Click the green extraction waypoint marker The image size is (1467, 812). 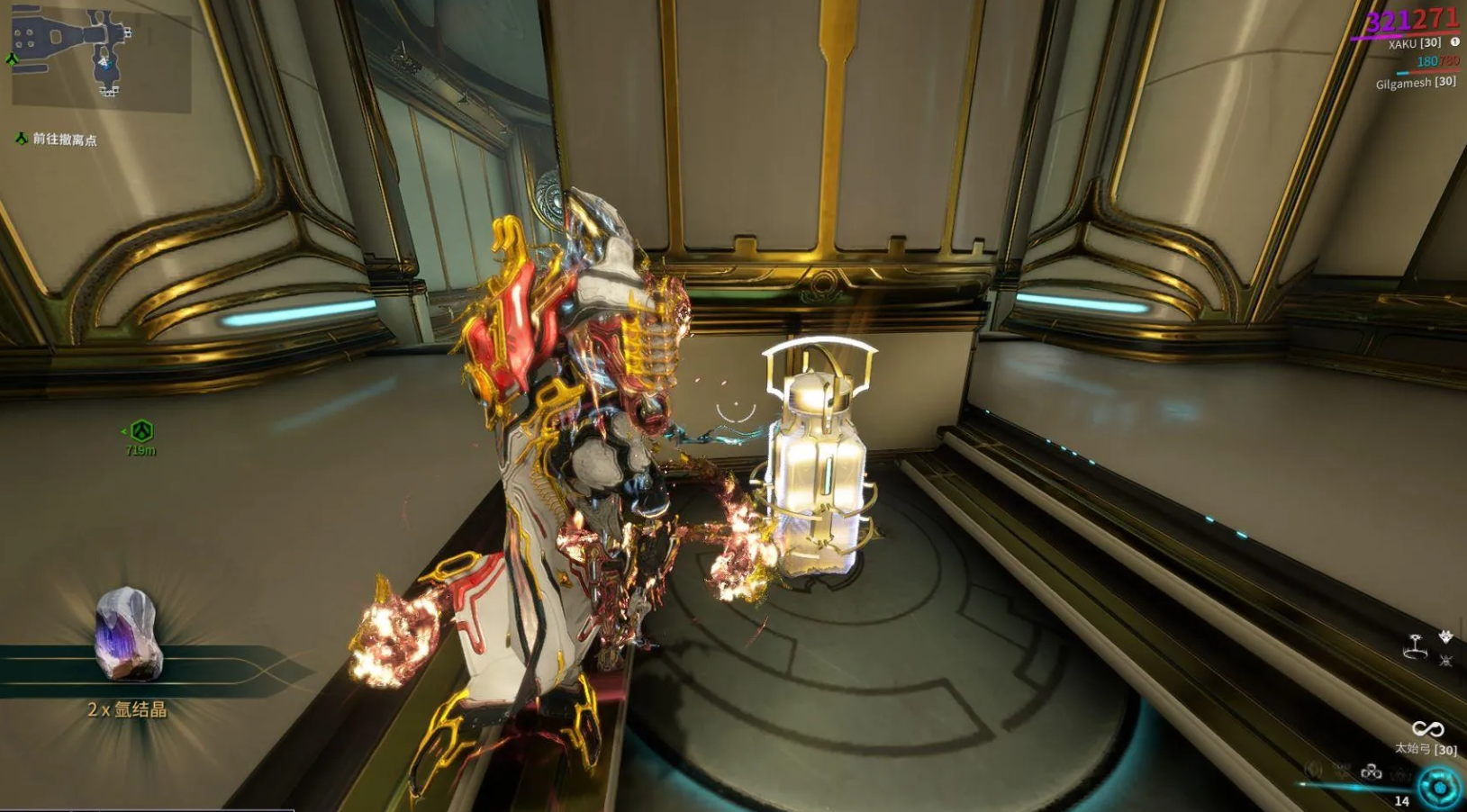(141, 431)
